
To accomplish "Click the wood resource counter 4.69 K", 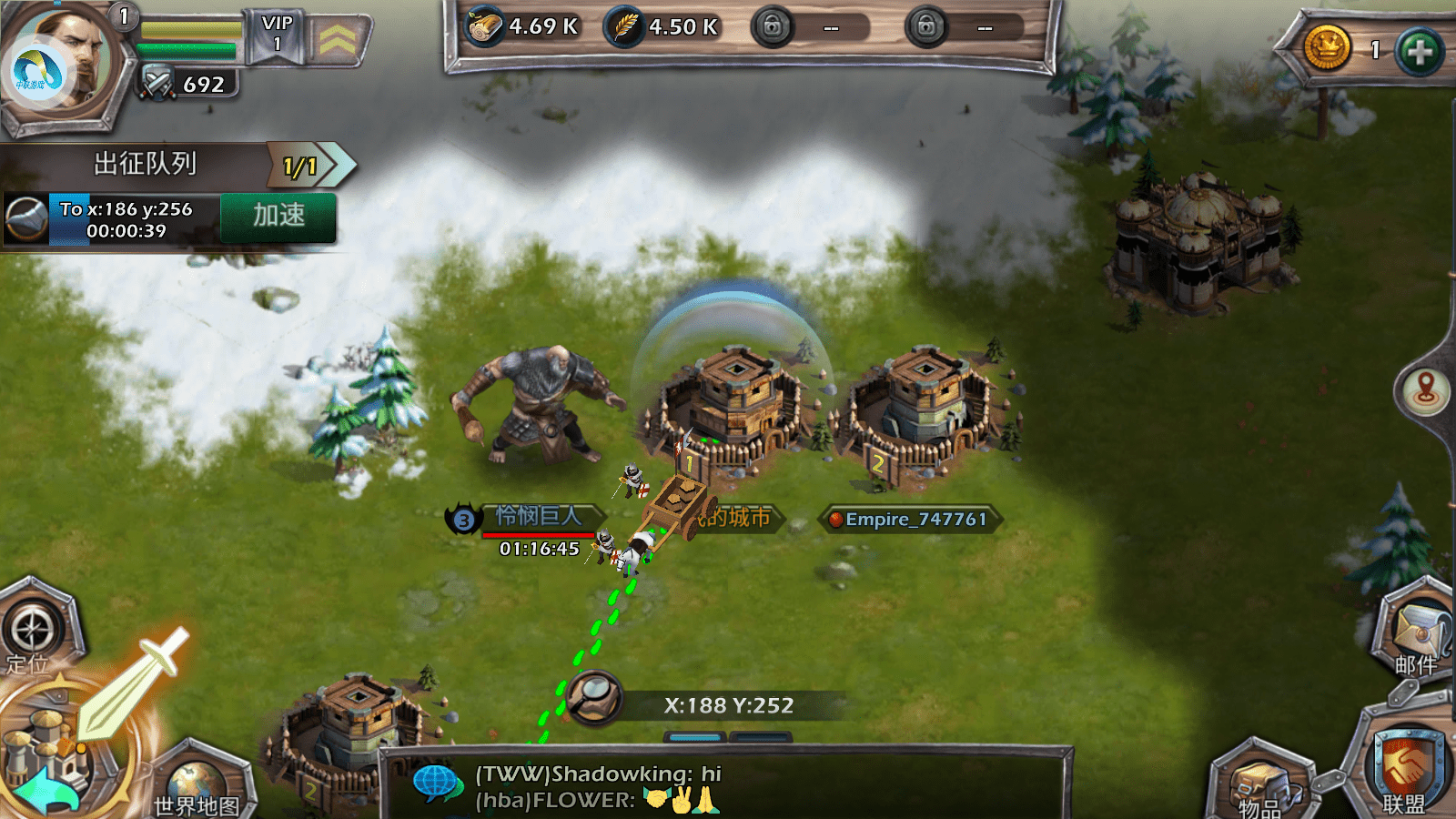I will click(x=525, y=27).
